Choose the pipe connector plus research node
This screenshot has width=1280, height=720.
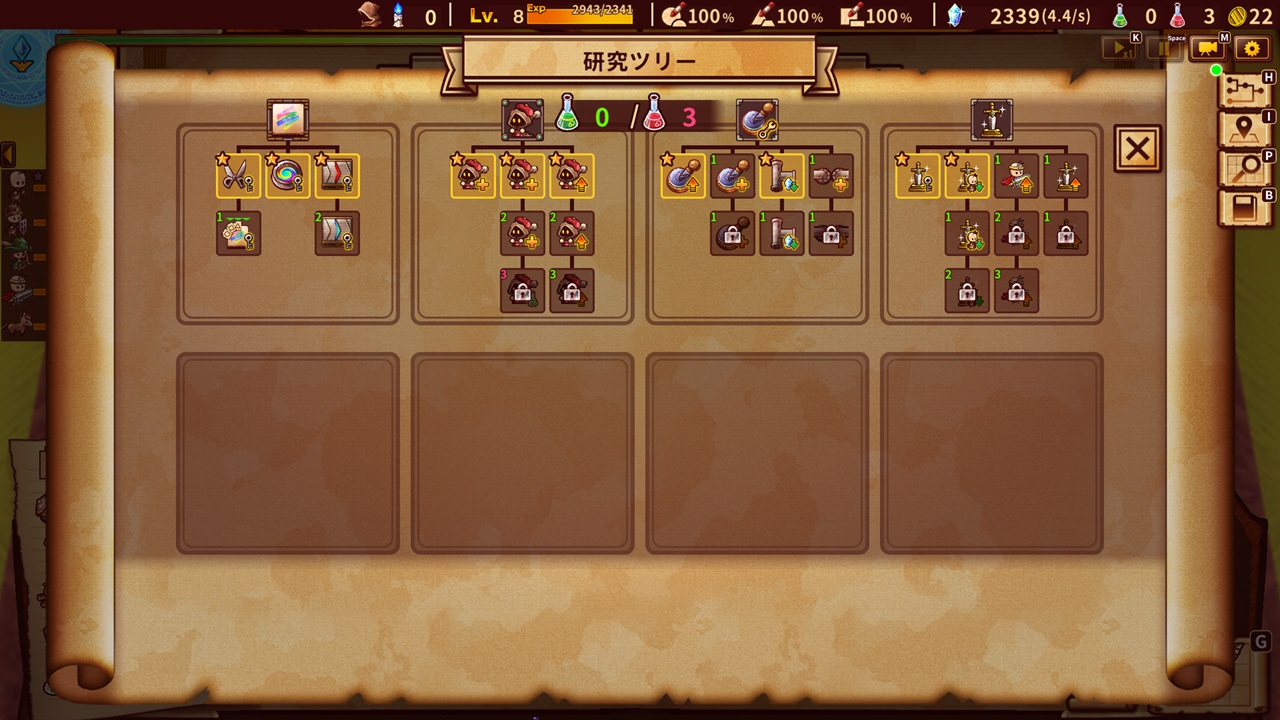[831, 176]
